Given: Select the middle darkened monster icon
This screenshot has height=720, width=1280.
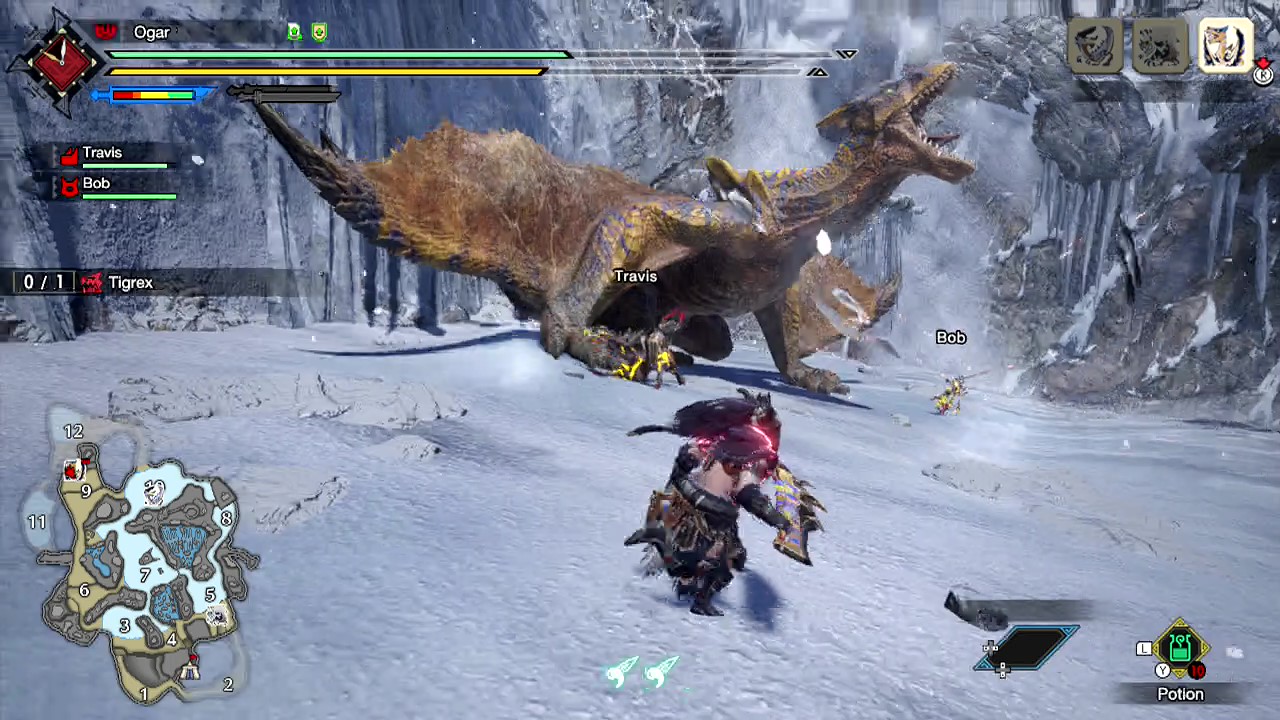Looking at the screenshot, I should point(1160,45).
